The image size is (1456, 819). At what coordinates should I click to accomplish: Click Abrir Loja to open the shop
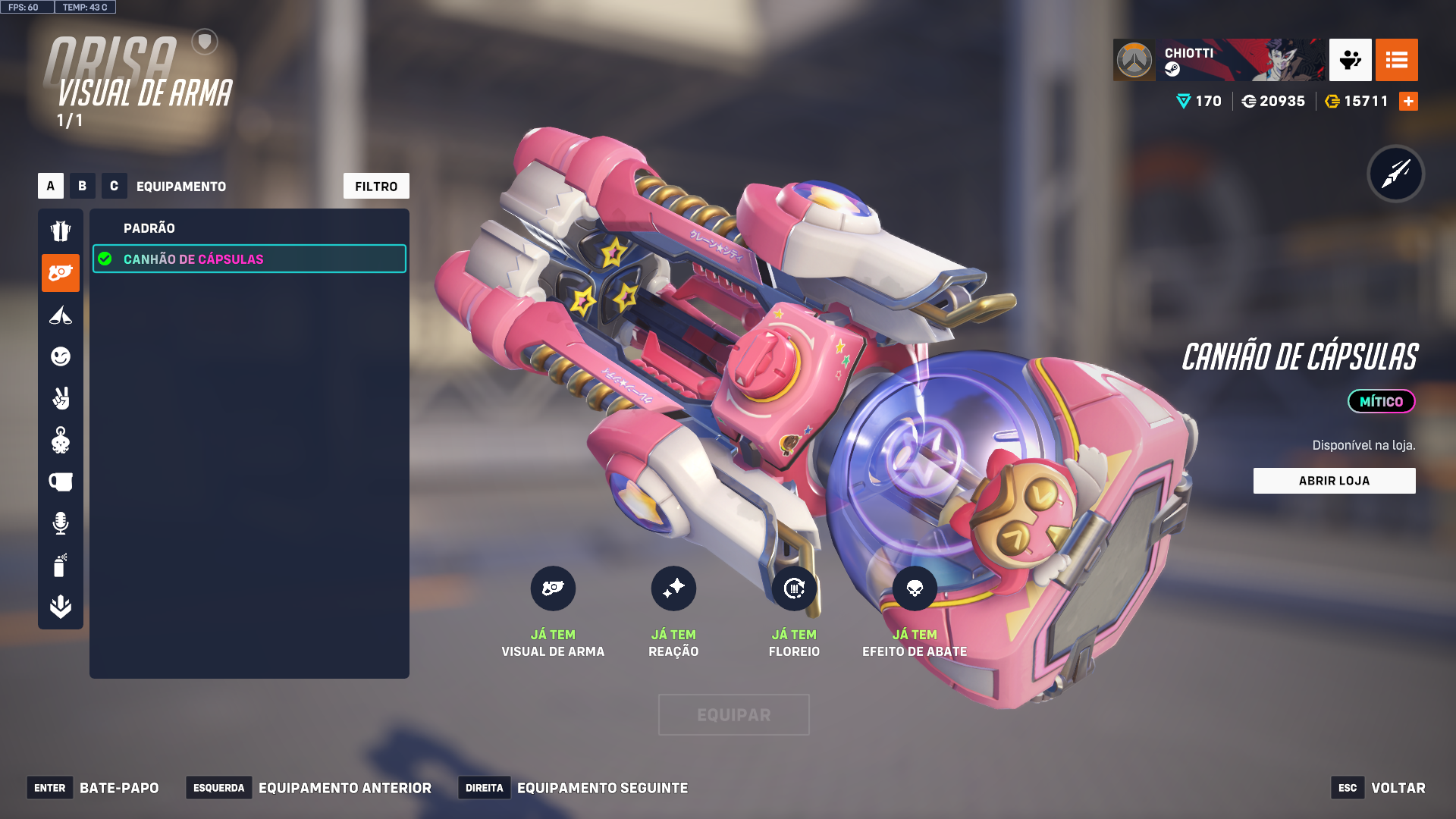tap(1334, 481)
